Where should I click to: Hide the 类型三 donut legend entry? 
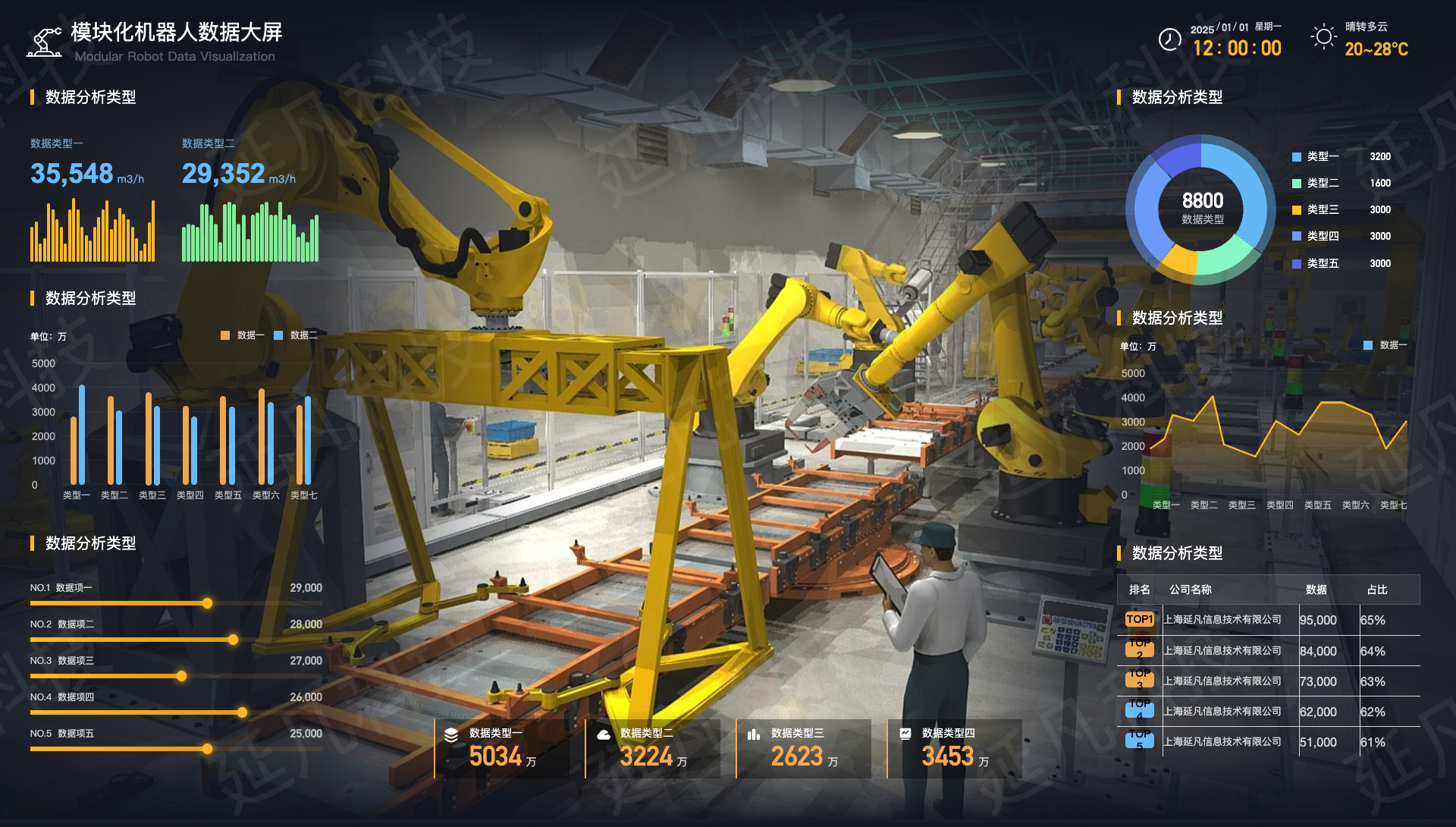coord(1316,210)
